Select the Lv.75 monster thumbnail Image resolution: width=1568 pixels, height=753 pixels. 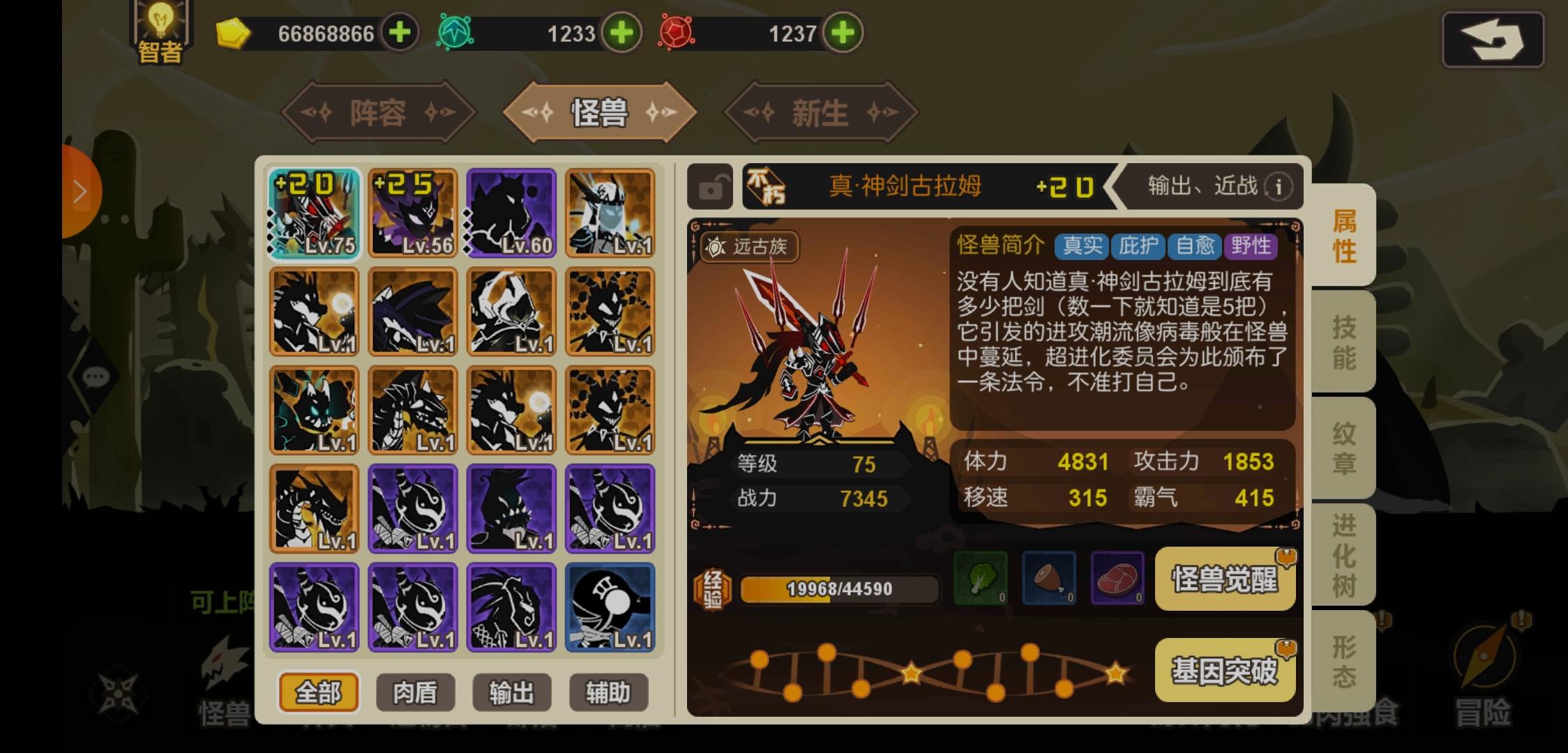coord(315,213)
